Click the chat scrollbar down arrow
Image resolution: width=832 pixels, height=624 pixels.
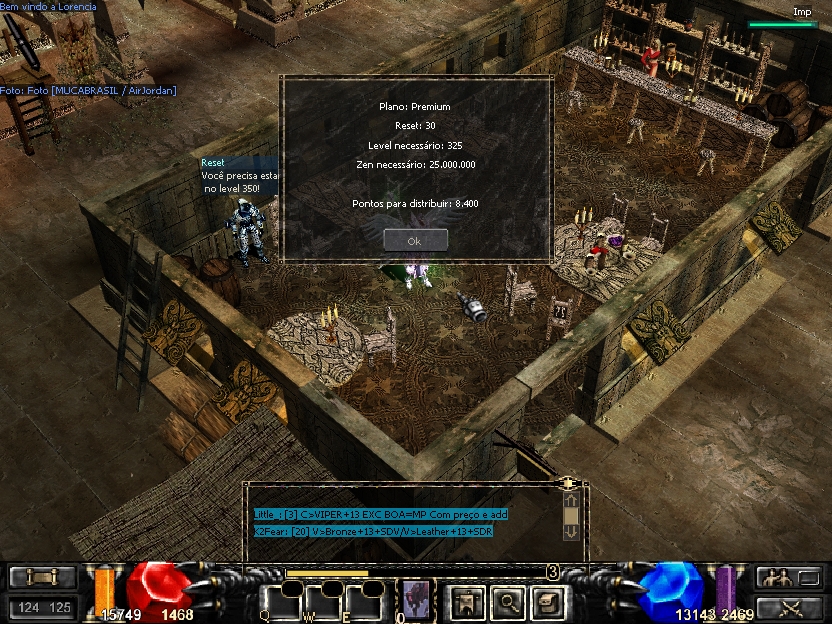tap(571, 532)
